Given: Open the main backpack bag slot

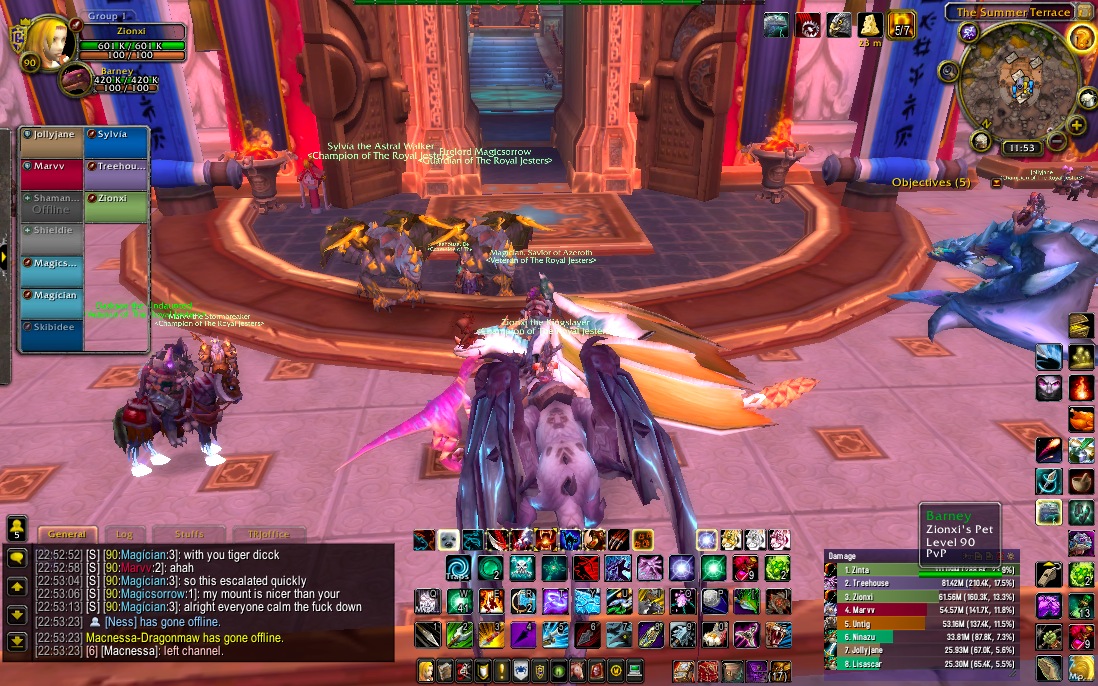Looking at the screenshot, I should tap(780, 671).
